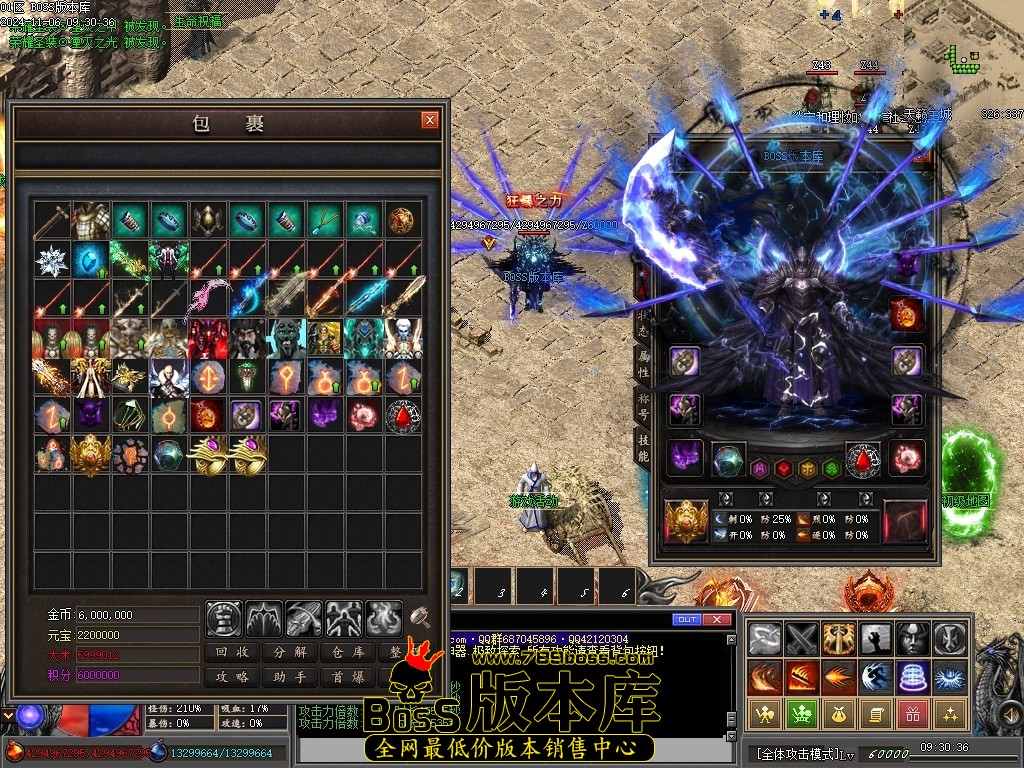Close the chat window with red X
Image resolution: width=1024 pixels, height=768 pixels.
716,620
